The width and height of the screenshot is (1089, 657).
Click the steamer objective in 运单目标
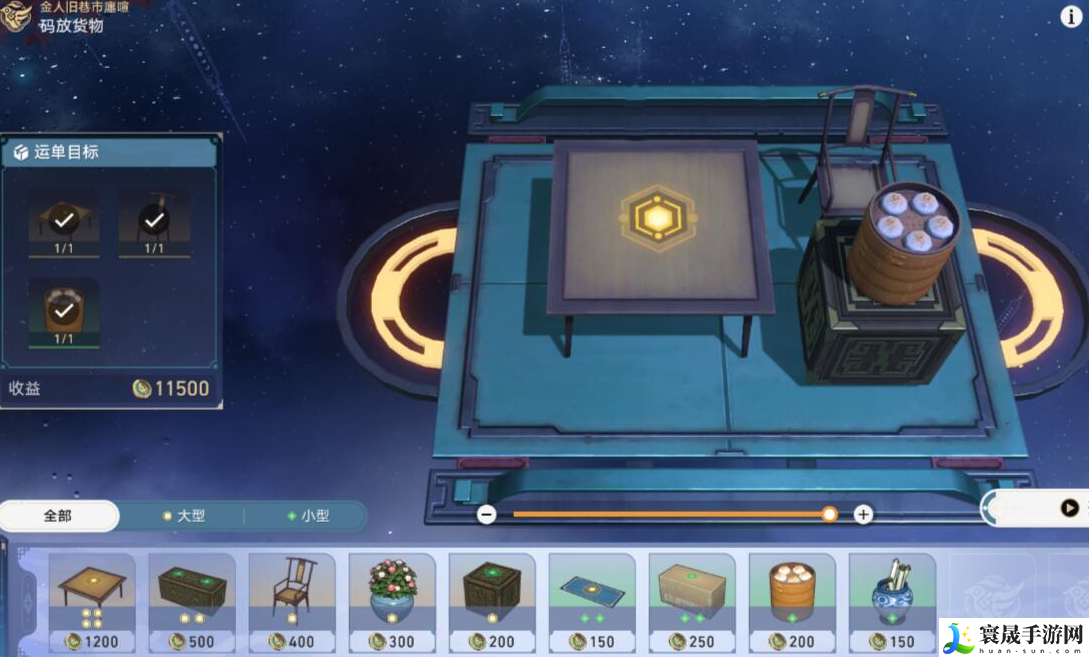coord(63,311)
